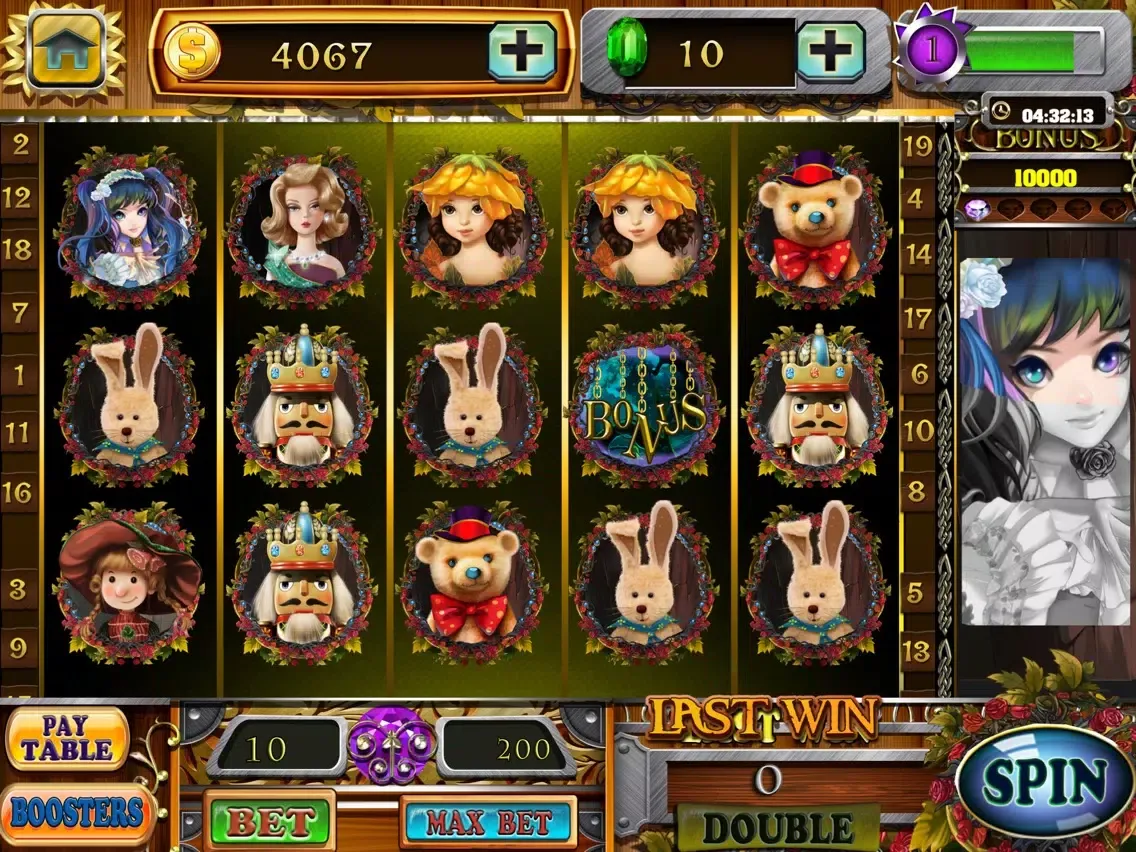
Task: Buy more green gems with plus button
Action: [830, 51]
